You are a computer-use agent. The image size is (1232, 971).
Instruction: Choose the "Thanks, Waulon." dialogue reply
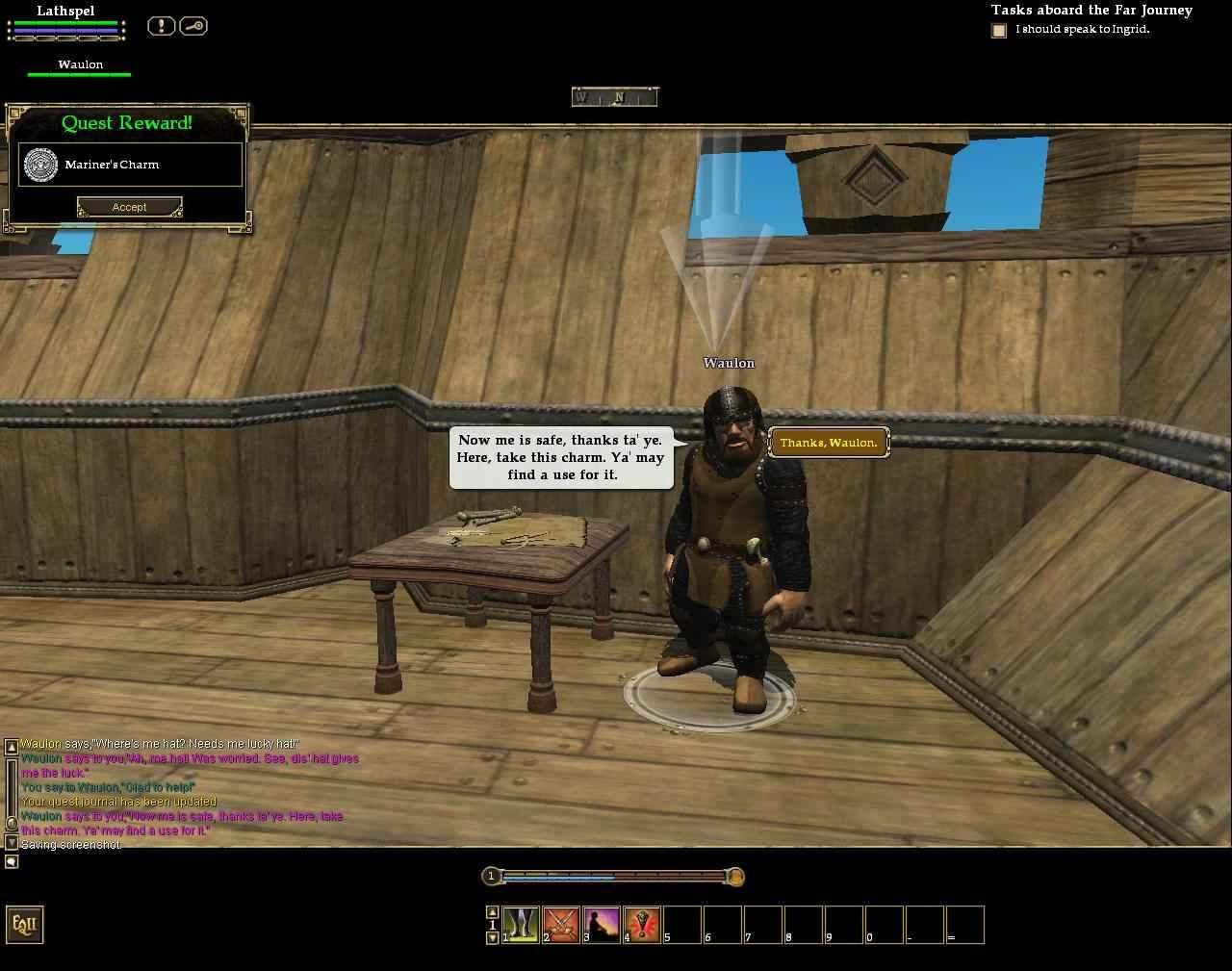tap(829, 443)
